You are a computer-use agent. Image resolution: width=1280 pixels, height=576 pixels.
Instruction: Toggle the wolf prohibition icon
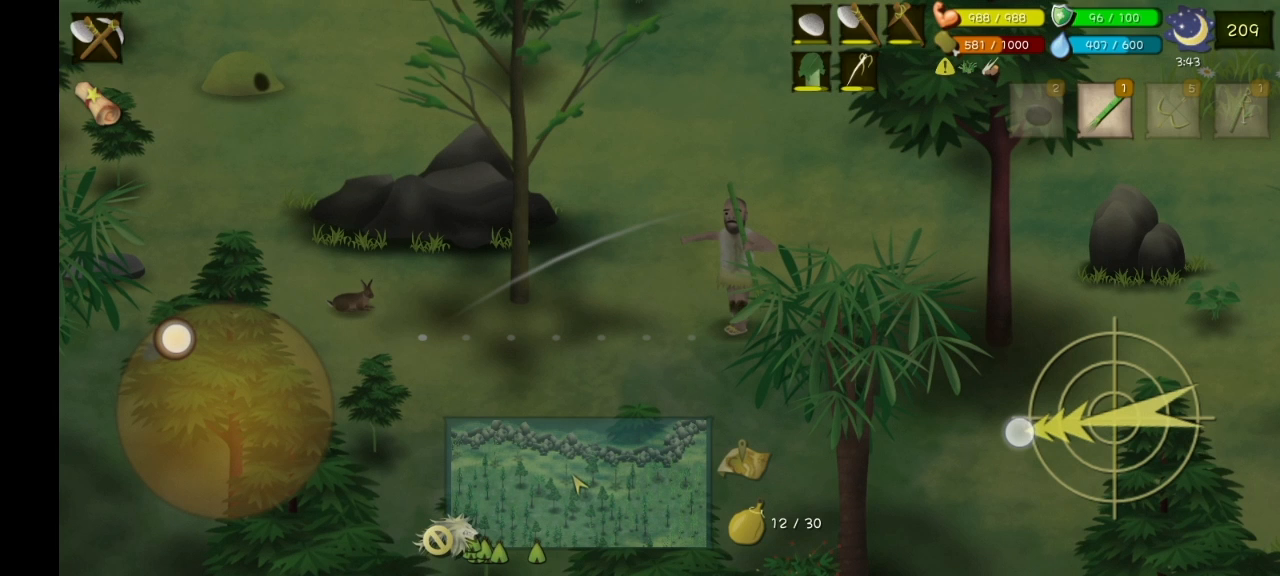pos(439,540)
